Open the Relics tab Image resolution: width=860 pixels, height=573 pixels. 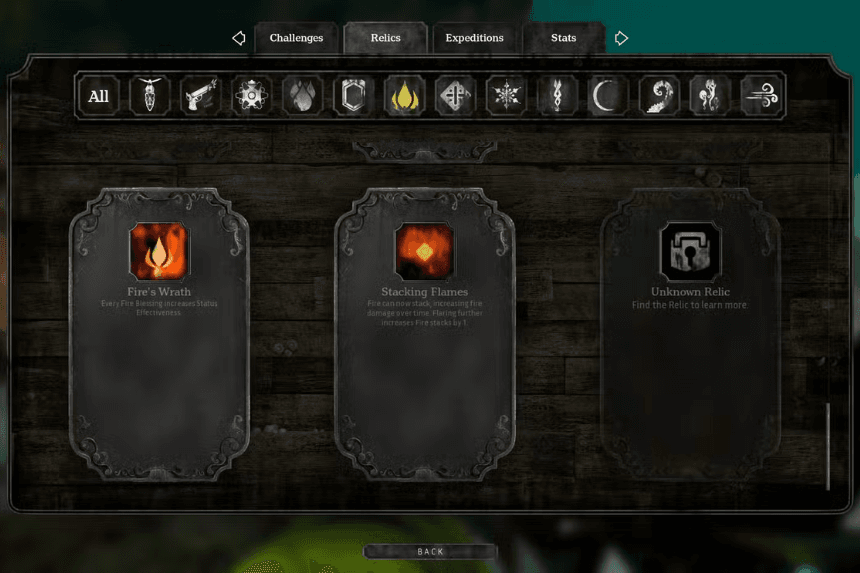pyautogui.click(x=385, y=38)
